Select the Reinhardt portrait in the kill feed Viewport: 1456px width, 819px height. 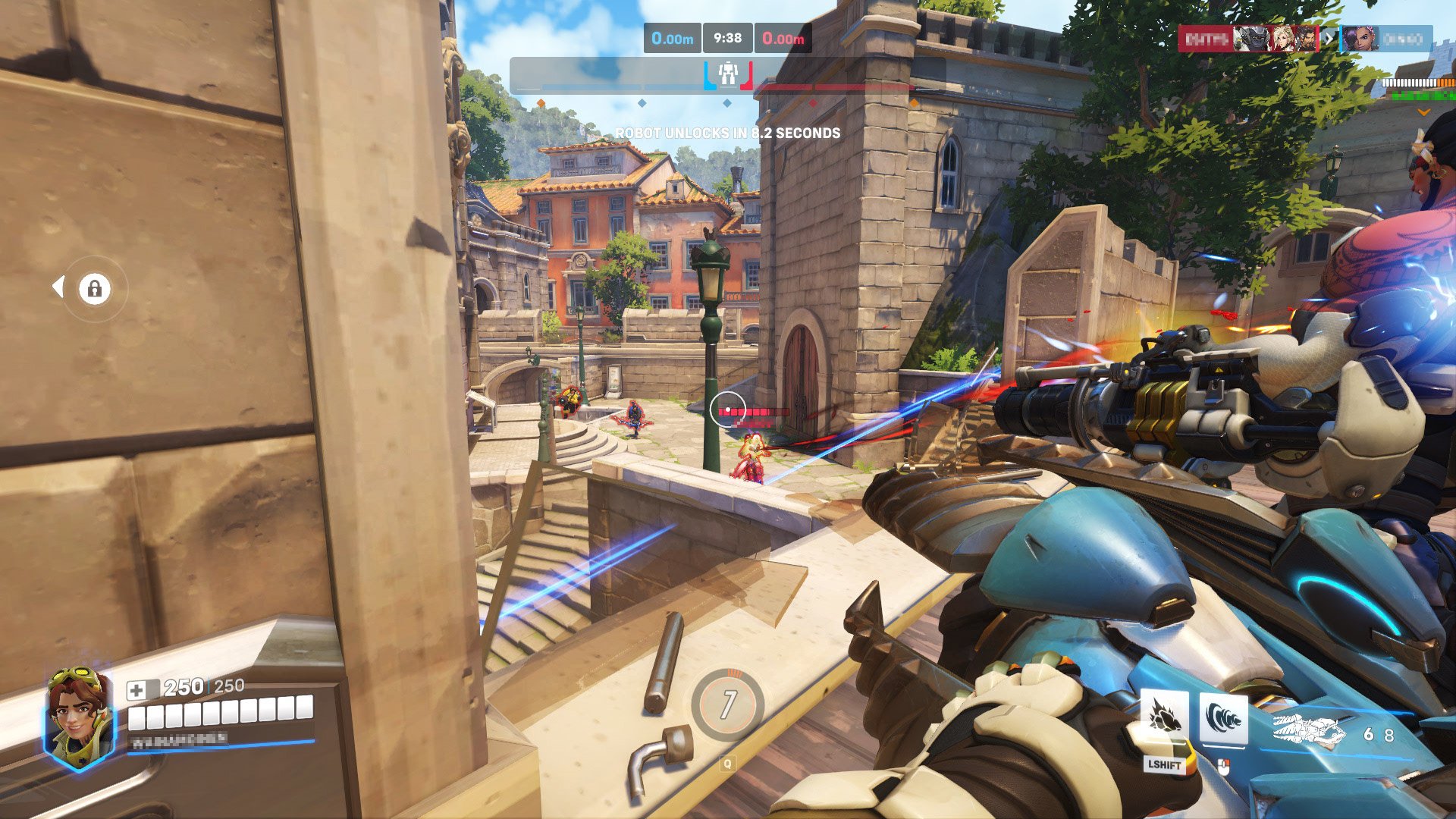click(1251, 39)
